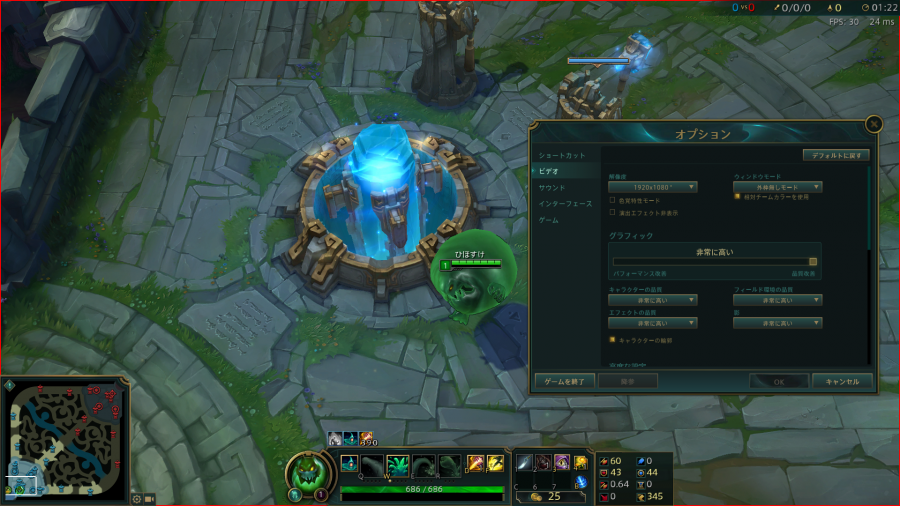Open the ウィンドウモード dropdown
The height and width of the screenshot is (506, 900).
pyautogui.click(x=777, y=187)
